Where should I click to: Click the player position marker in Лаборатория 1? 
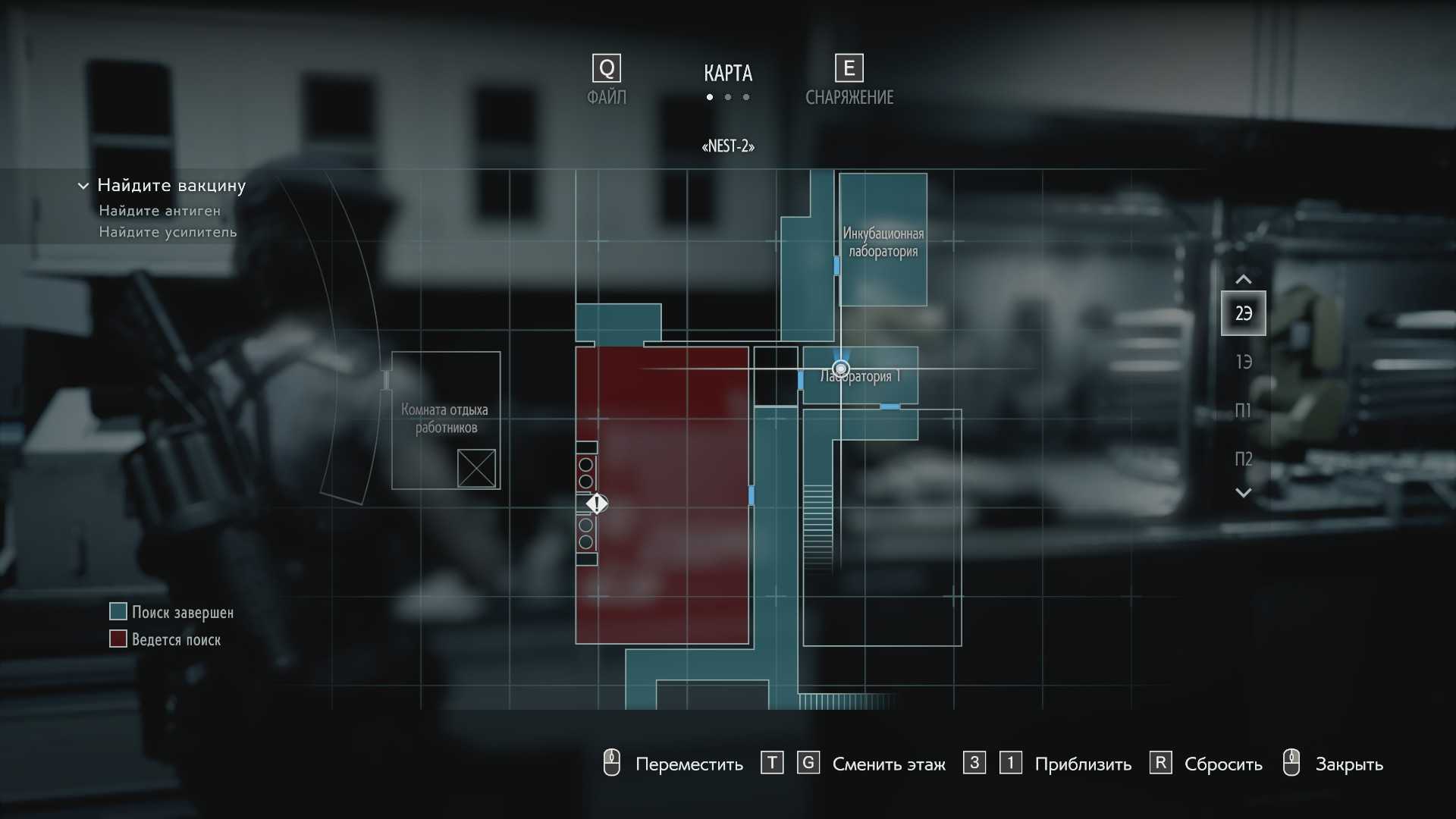click(840, 369)
